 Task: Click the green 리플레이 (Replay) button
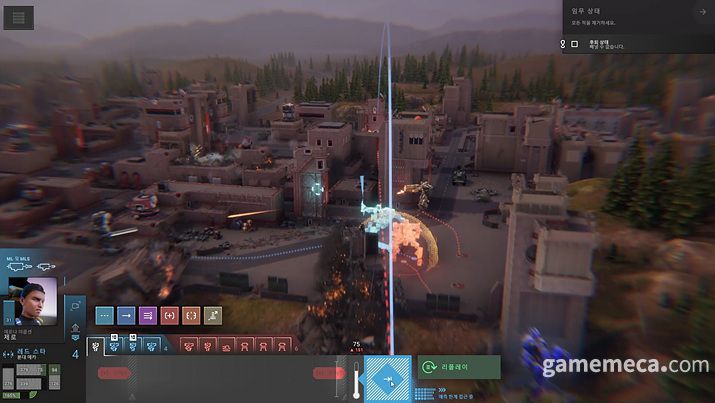pos(459,367)
